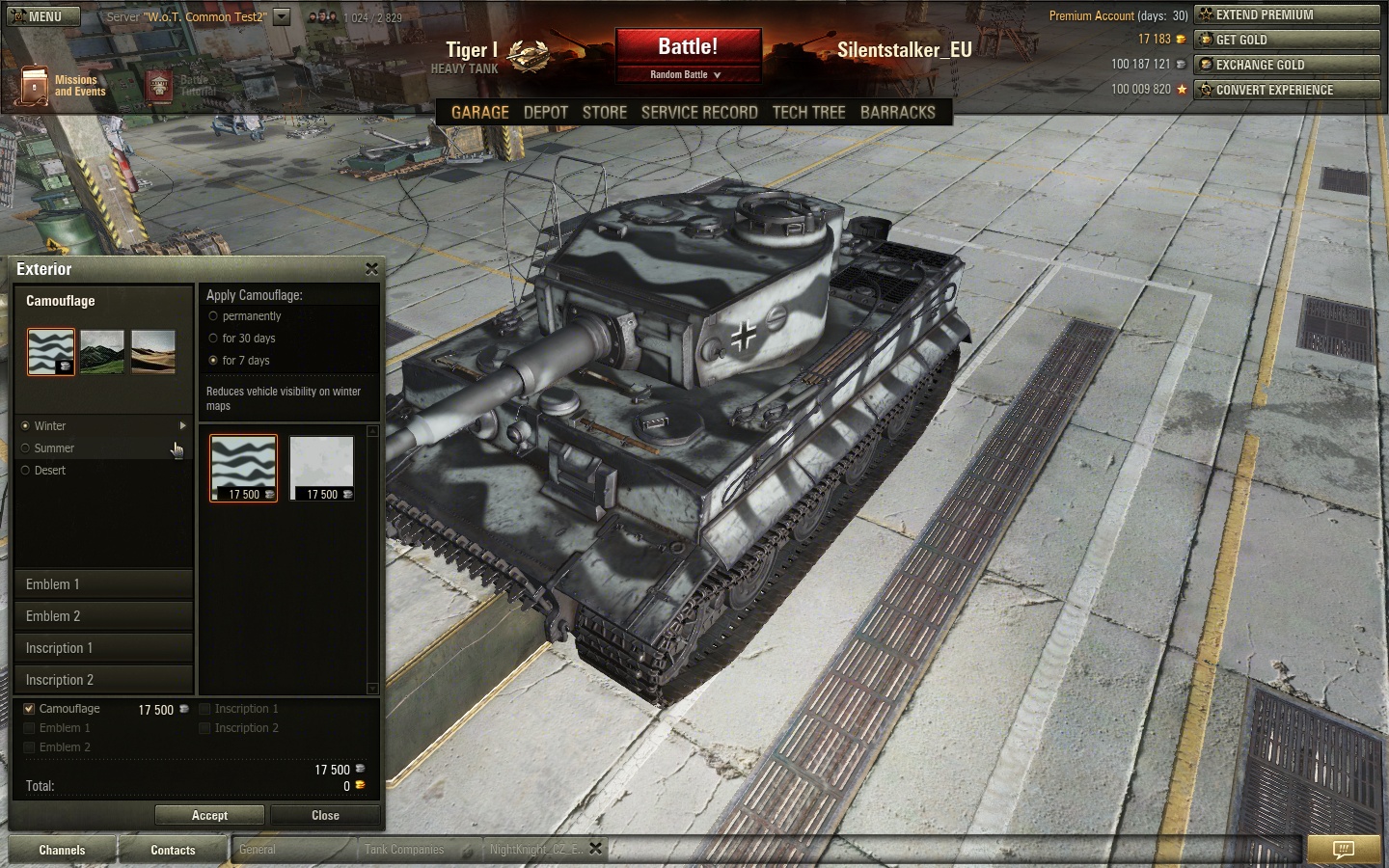Open the Get Gold option
Image resolution: width=1389 pixels, height=868 pixels.
click(x=1287, y=40)
